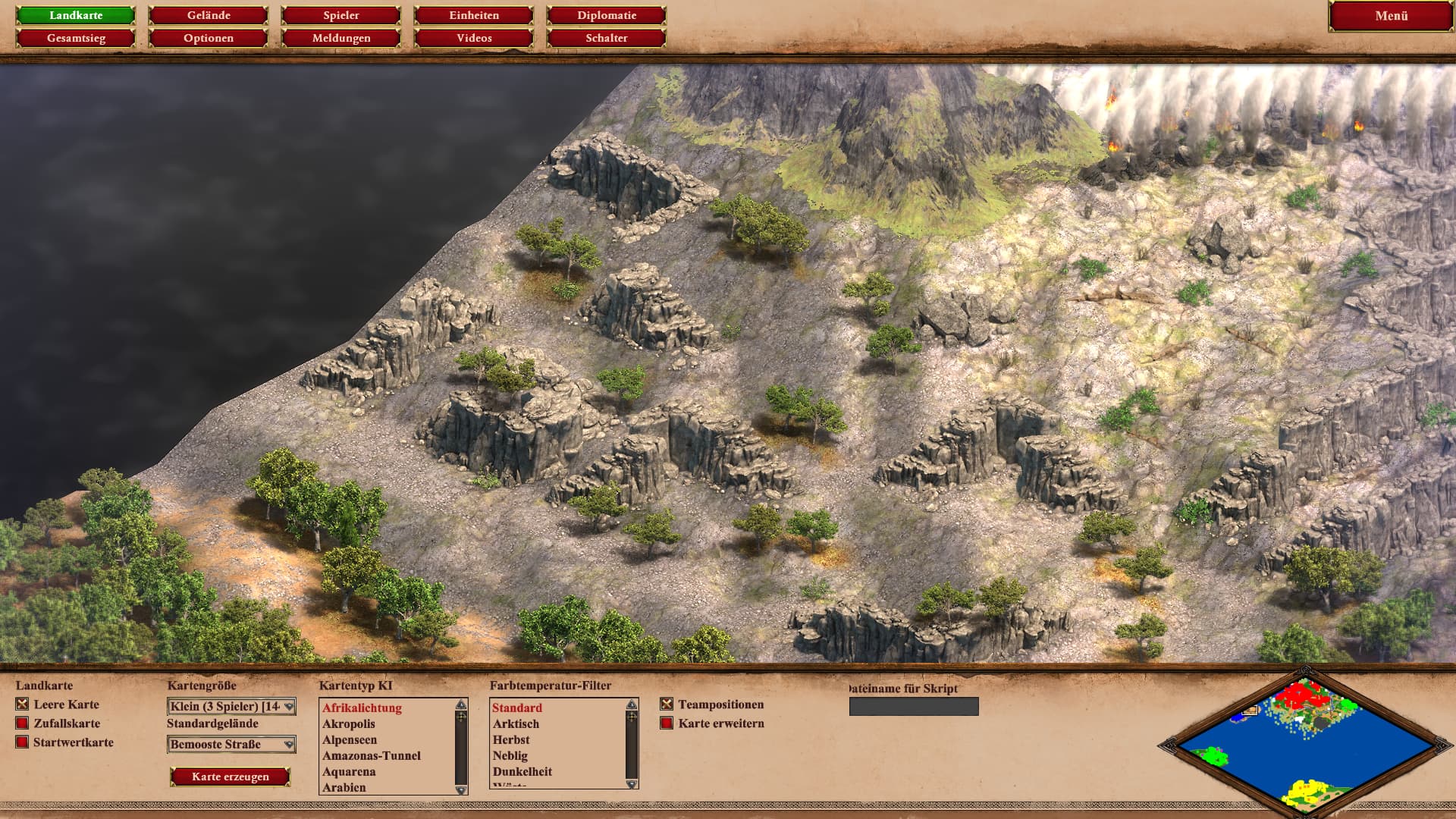Open the Spieler tab

[x=341, y=15]
